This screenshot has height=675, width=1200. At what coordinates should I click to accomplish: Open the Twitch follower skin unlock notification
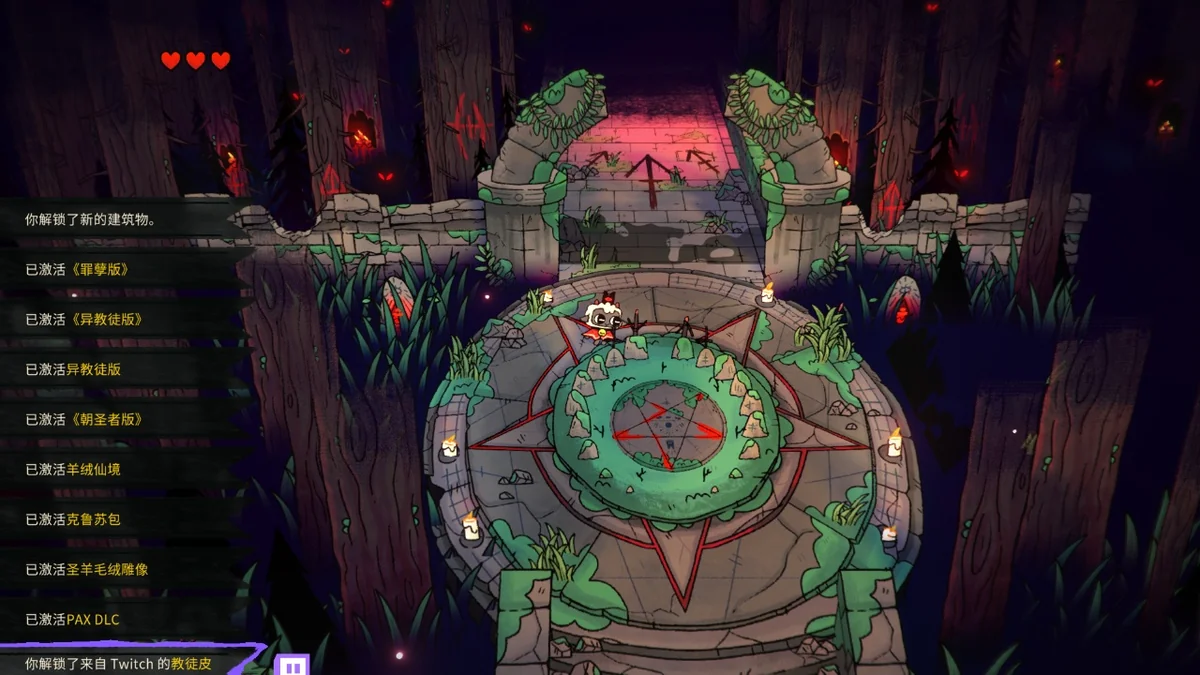pyautogui.click(x=118, y=663)
